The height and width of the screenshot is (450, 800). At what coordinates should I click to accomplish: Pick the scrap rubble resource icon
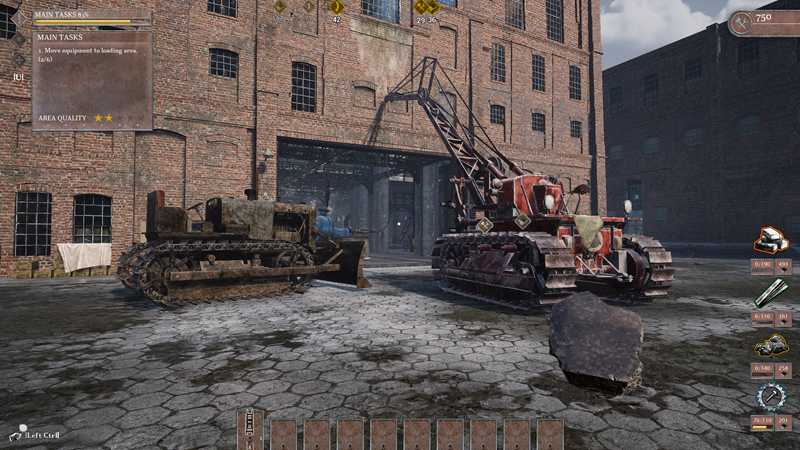pos(771,345)
